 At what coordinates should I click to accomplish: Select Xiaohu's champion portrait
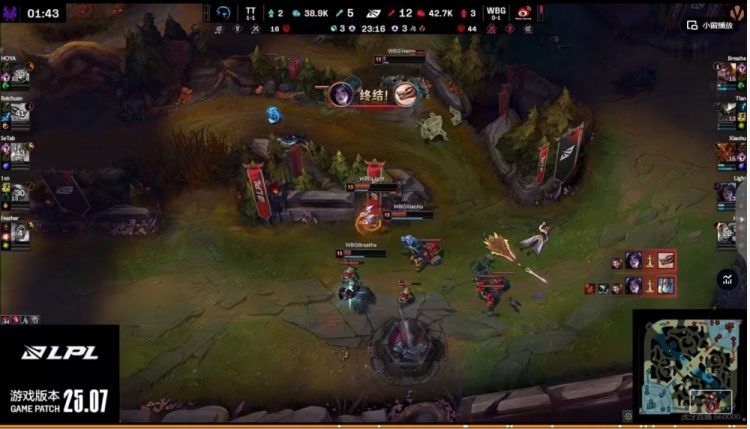tap(726, 153)
